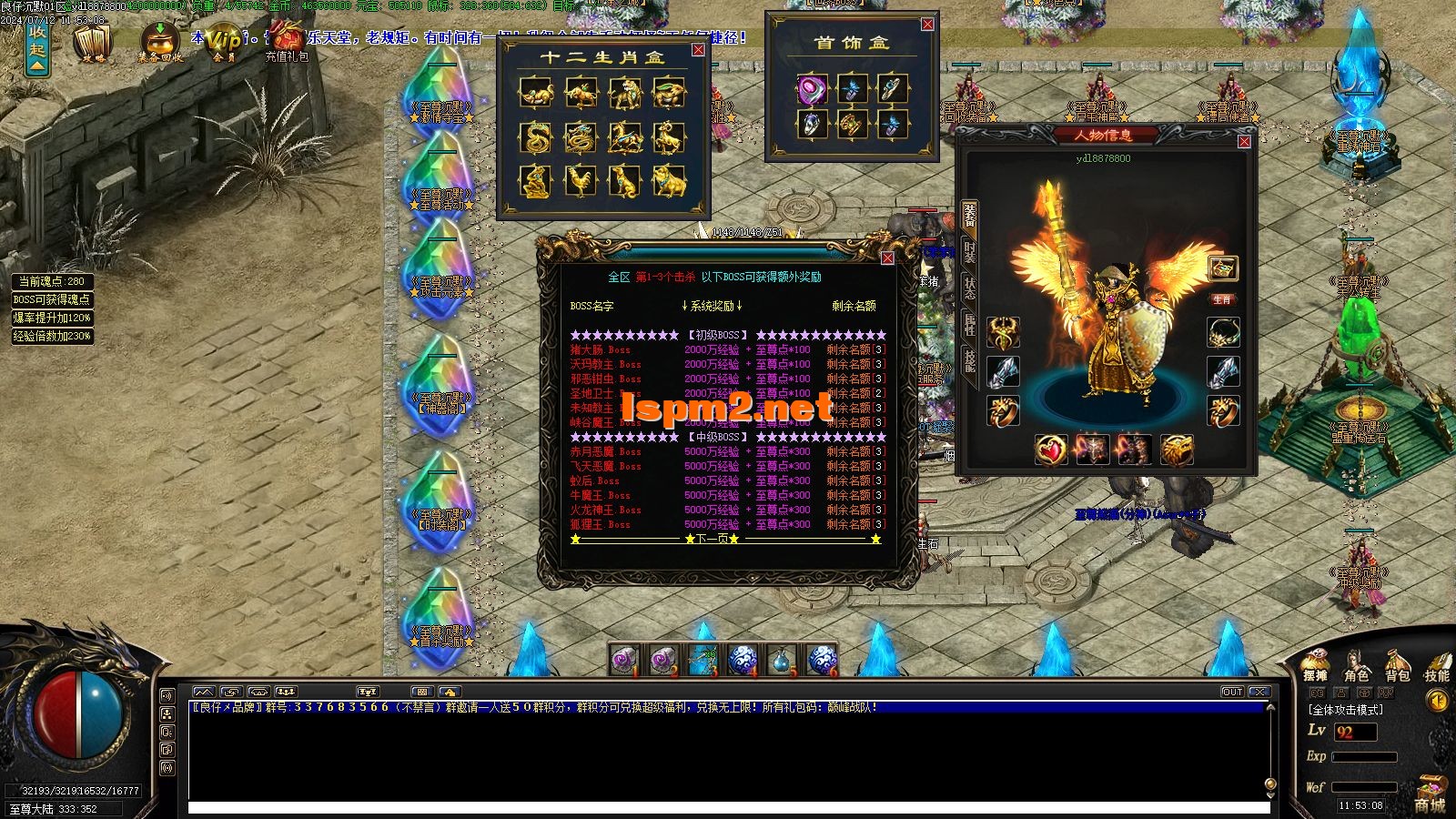The width and height of the screenshot is (1456, 819).
Task: Close the 人物信息 character info panel
Action: coord(1244,142)
